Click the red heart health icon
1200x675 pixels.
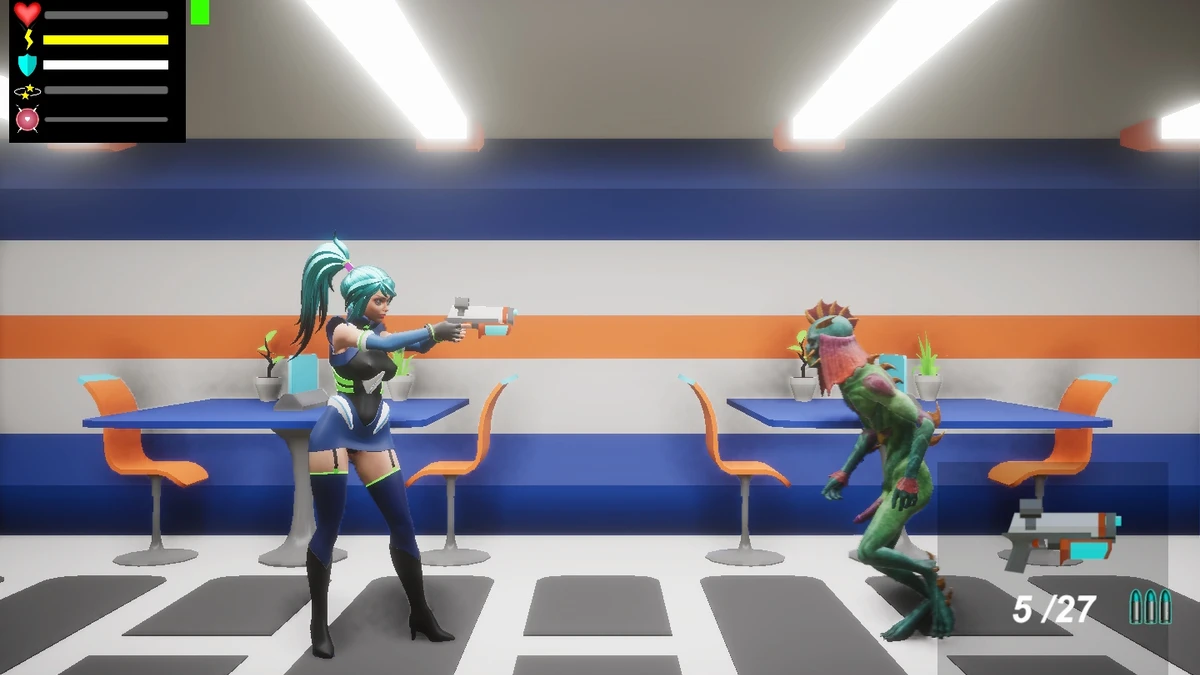point(27,14)
